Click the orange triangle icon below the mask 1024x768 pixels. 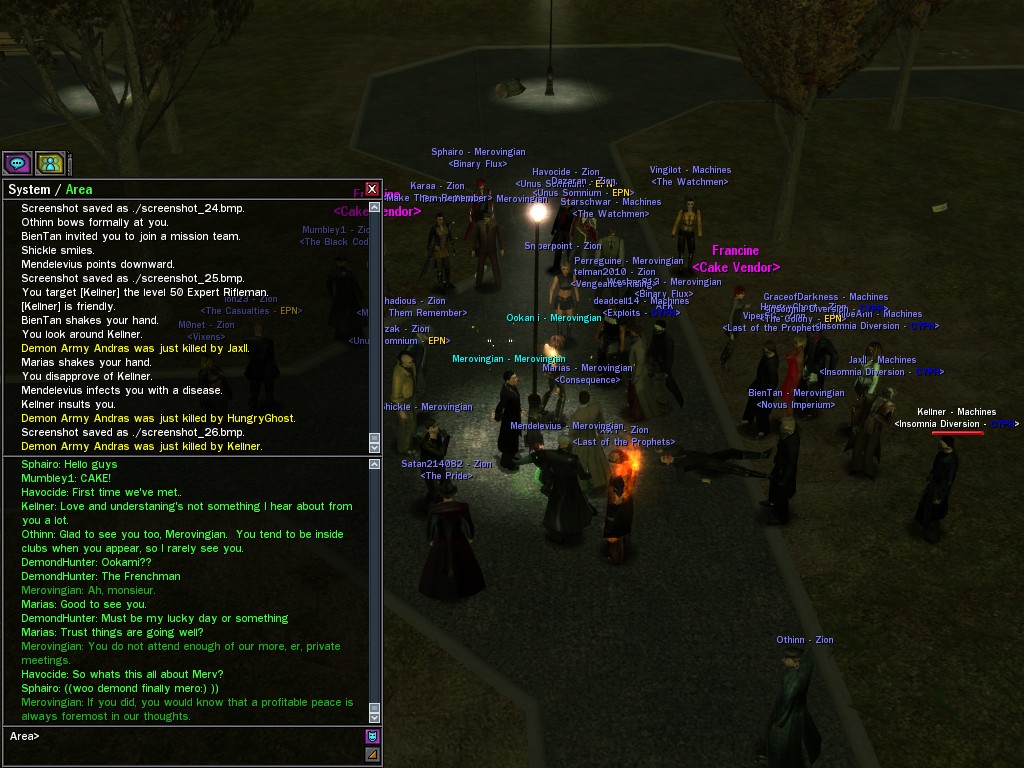pos(372,755)
